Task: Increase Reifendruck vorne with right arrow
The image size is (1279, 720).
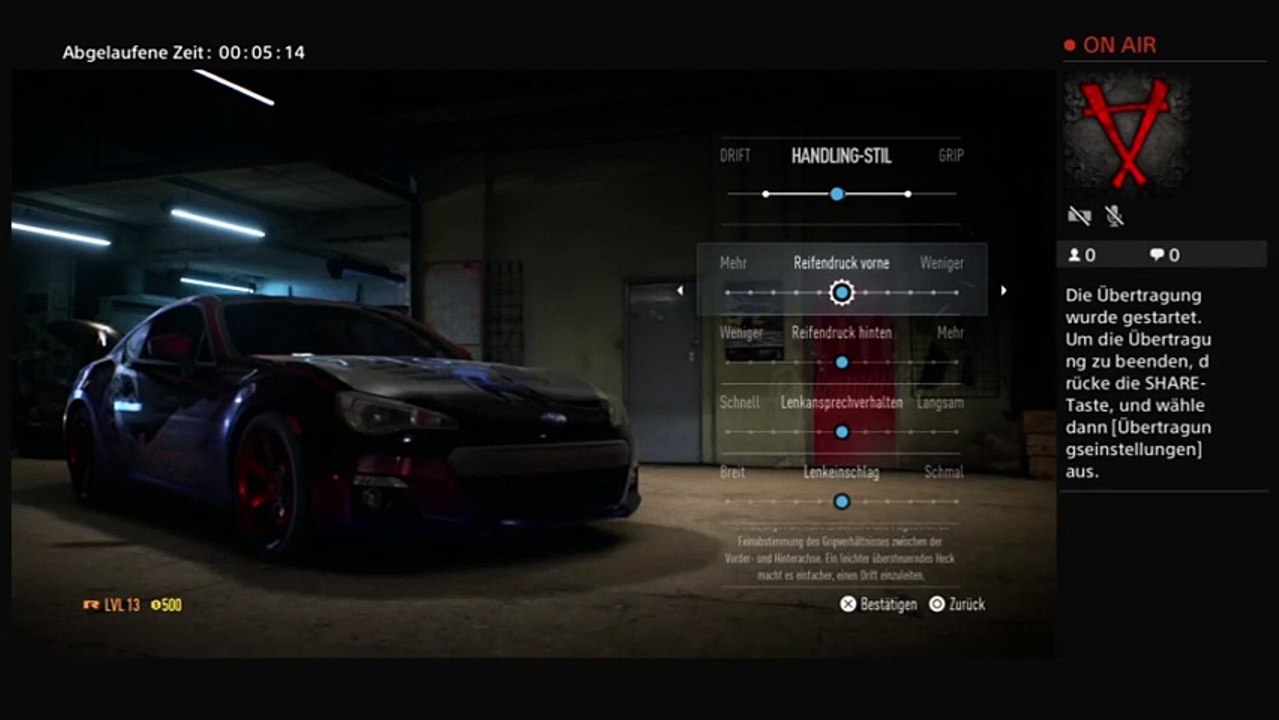Action: point(1003,291)
